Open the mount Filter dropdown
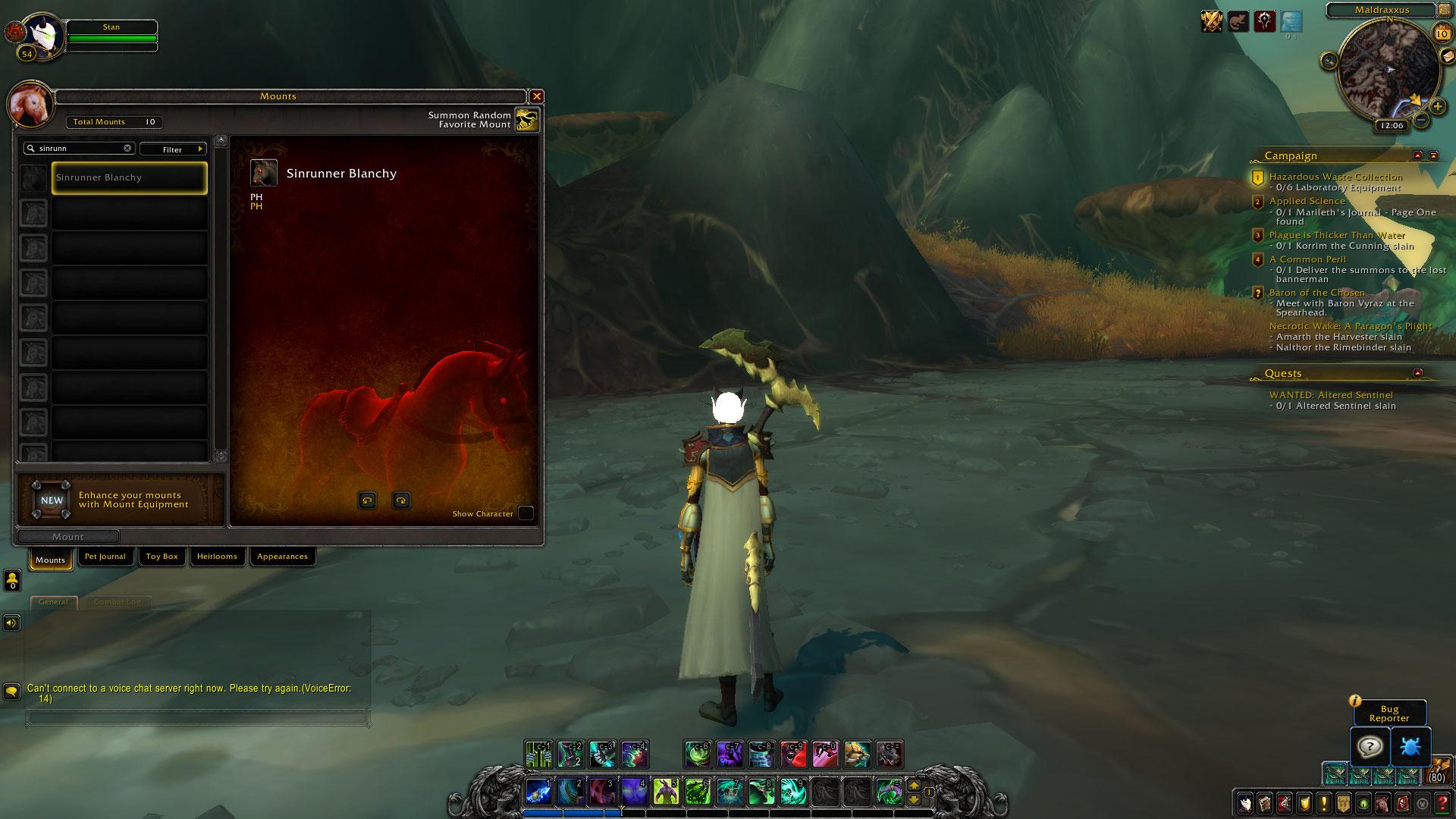Screen dimensions: 1456x819 click(173, 149)
